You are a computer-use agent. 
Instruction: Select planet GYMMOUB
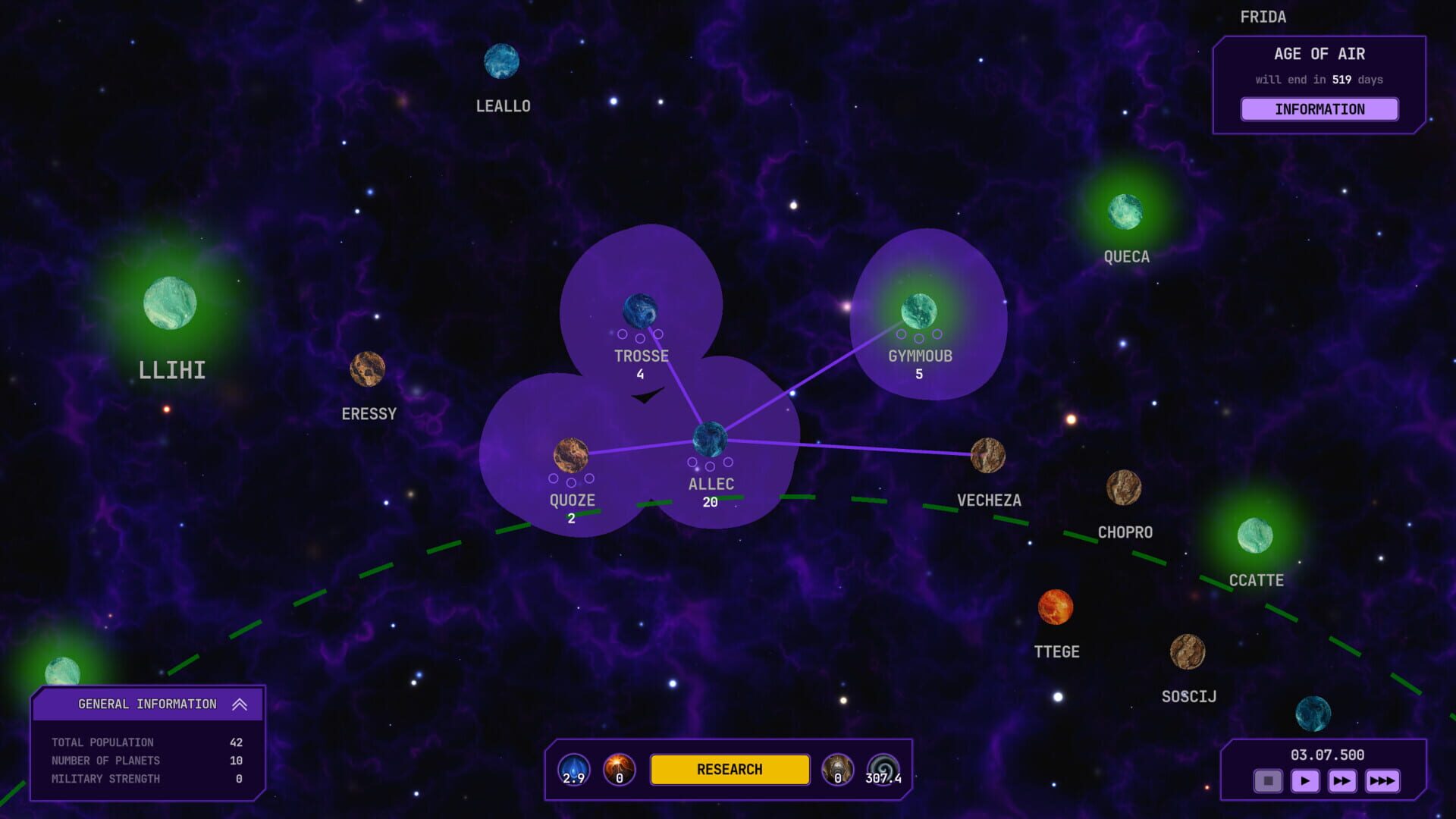tap(919, 311)
